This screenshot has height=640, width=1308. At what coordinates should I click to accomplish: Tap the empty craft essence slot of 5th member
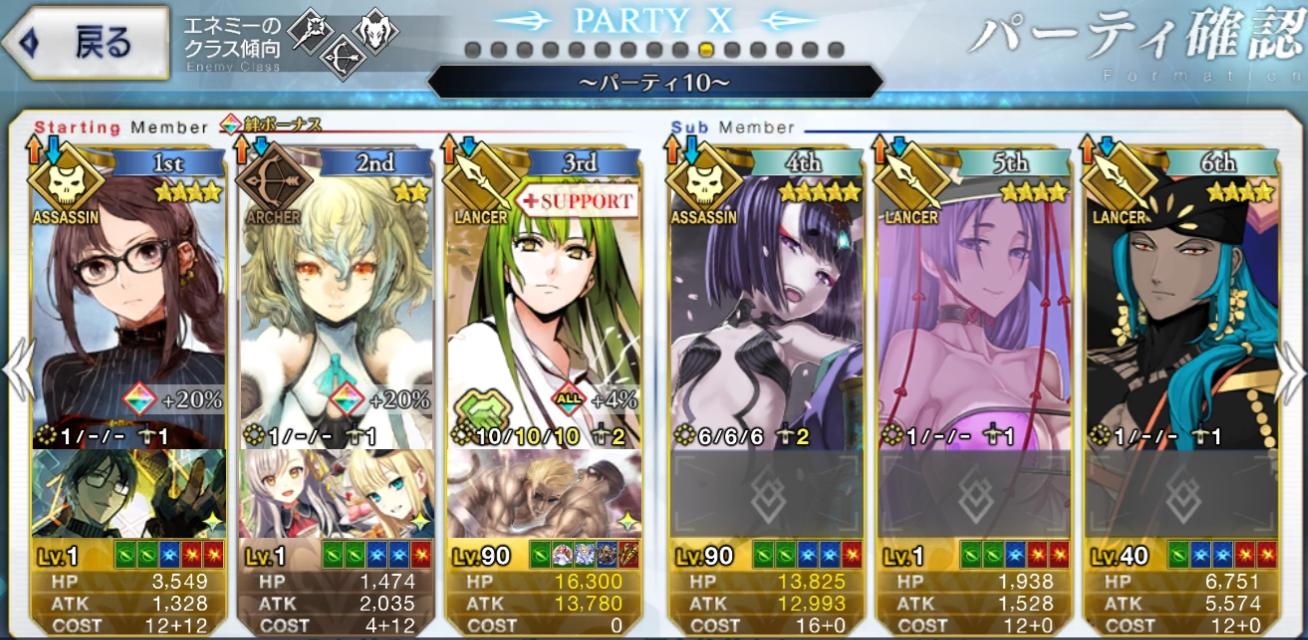click(x=974, y=494)
